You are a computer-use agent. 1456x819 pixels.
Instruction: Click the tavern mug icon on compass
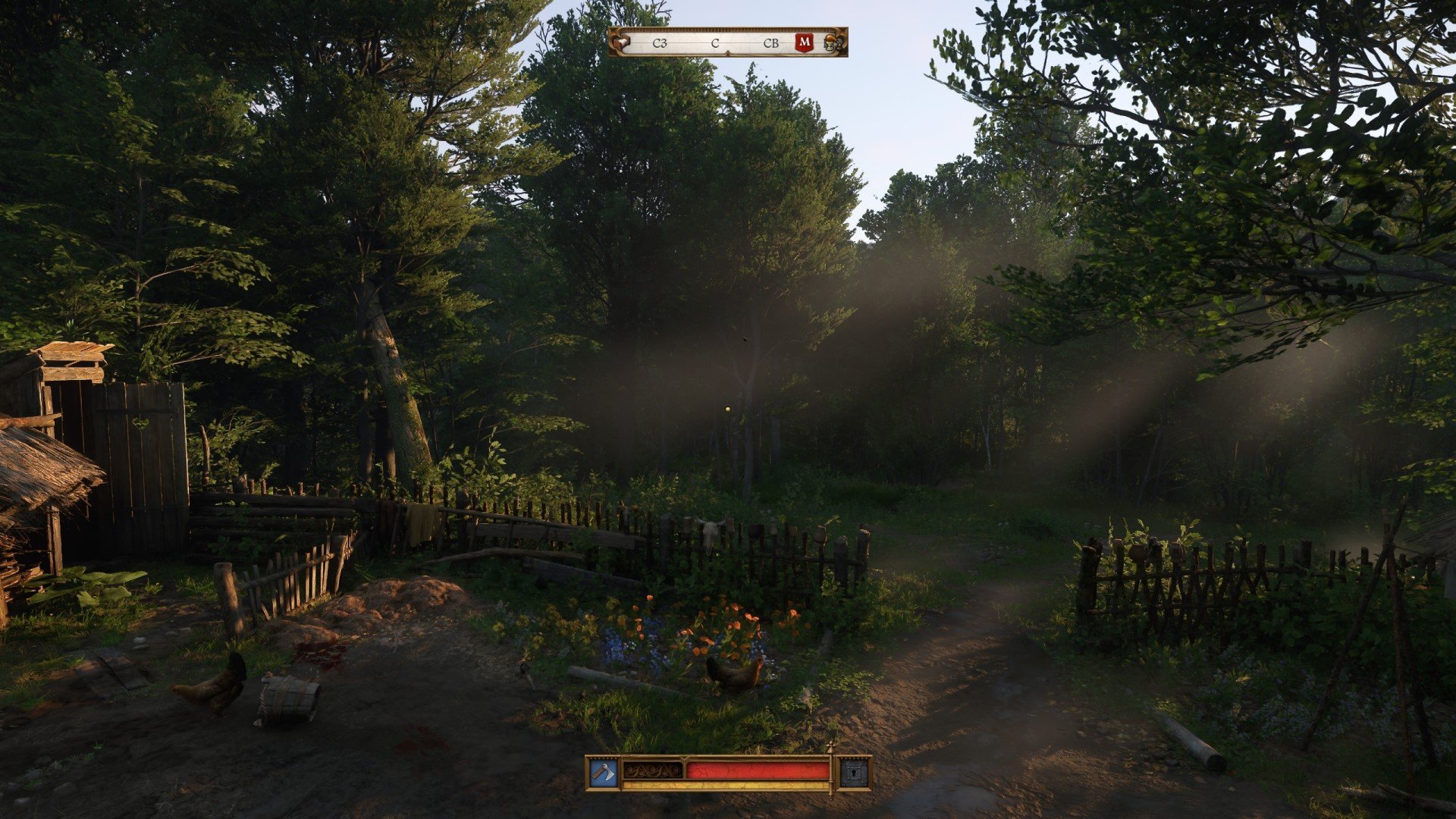pos(831,42)
